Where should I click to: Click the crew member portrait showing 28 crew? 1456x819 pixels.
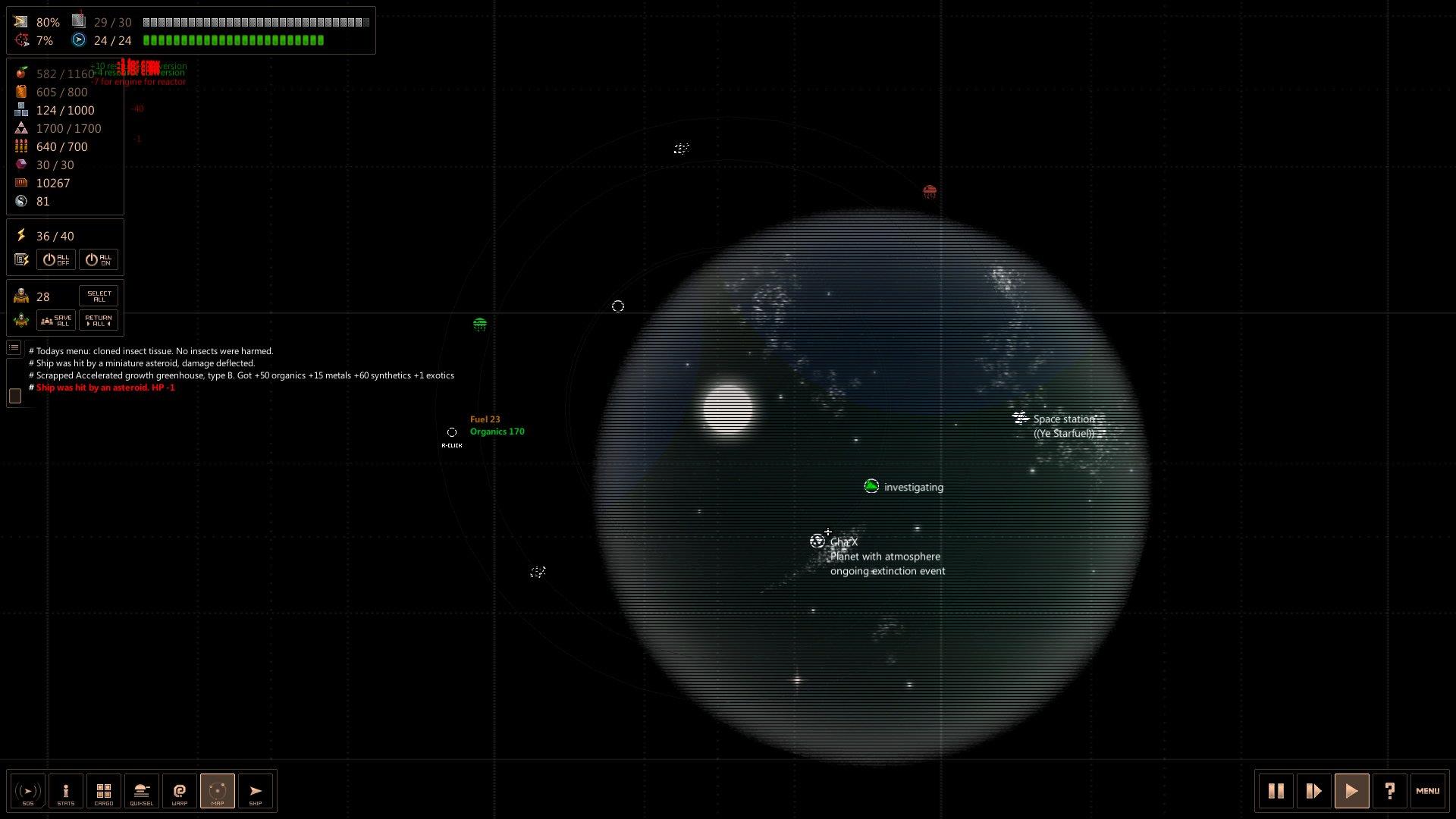pos(20,296)
